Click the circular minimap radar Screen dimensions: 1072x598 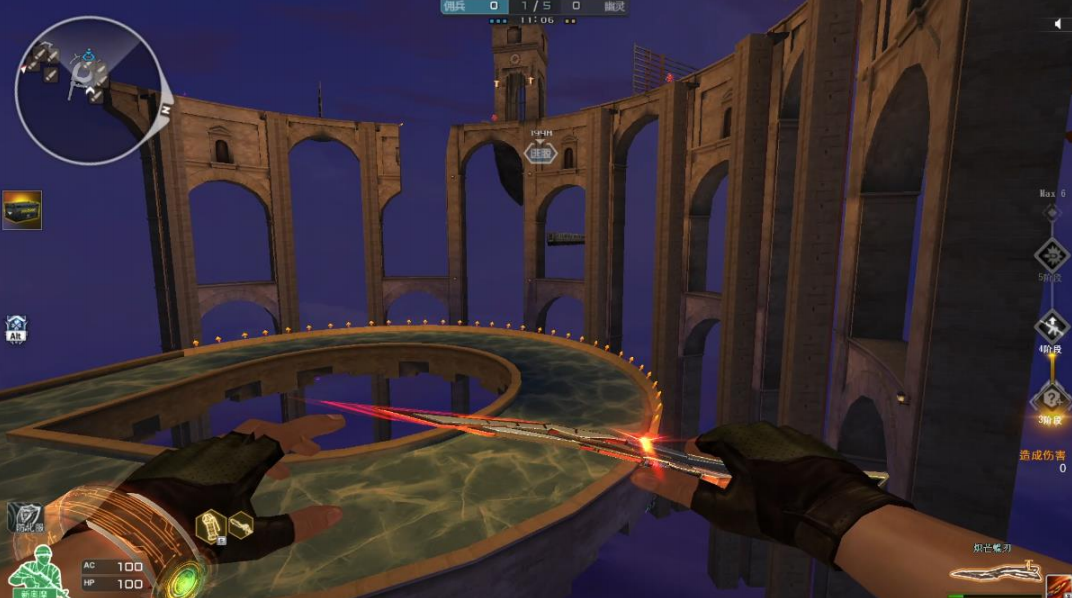(x=88, y=90)
